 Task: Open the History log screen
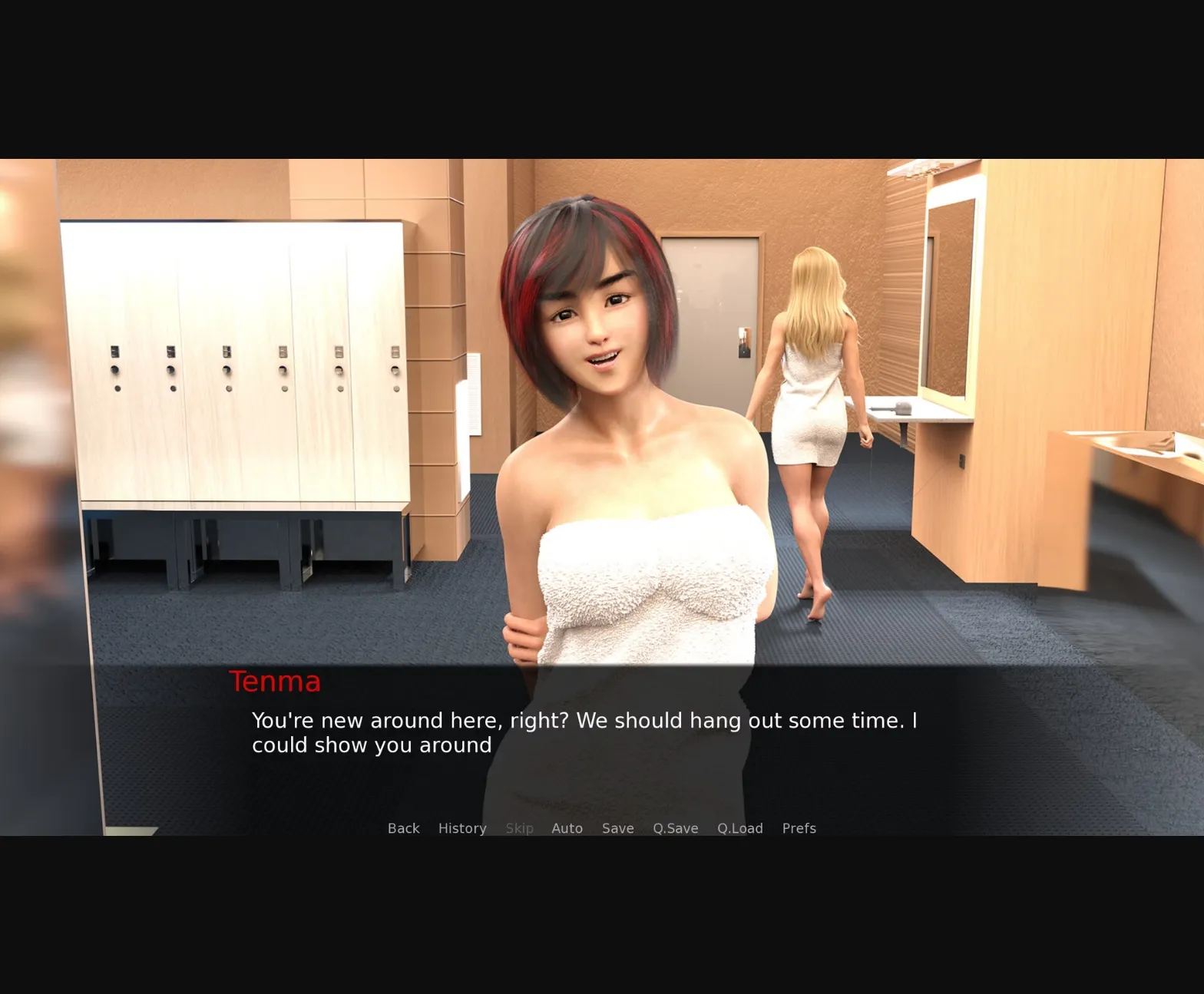[x=461, y=828]
